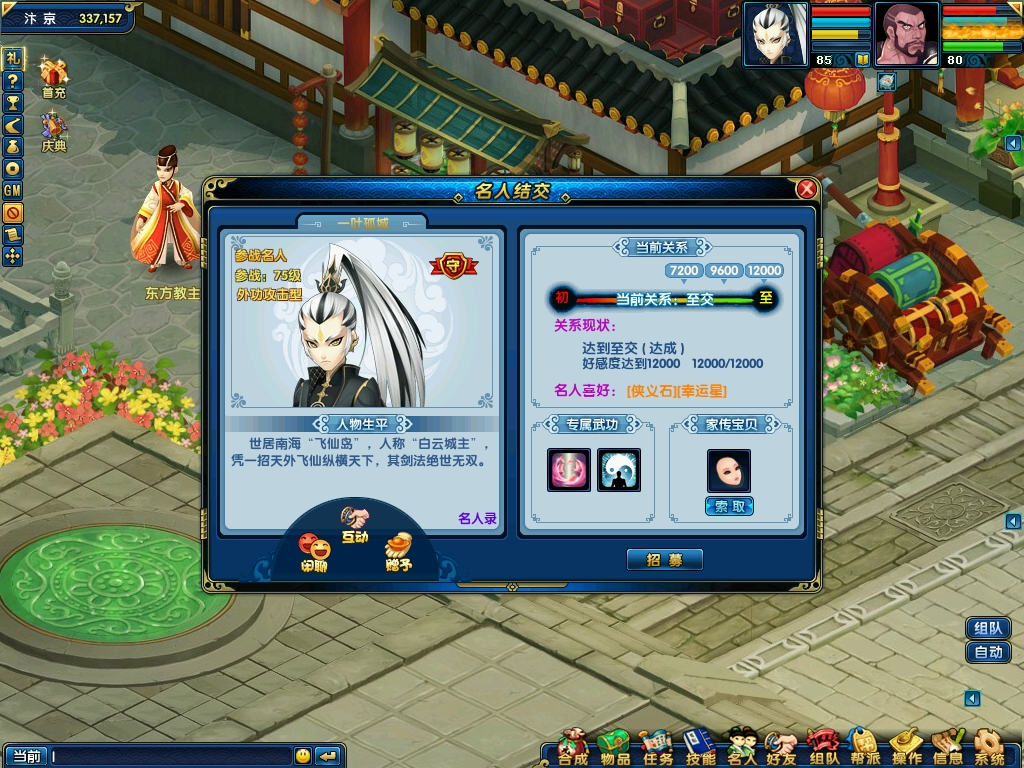
Task: Choose the 互动 interact option
Action: pos(355,524)
